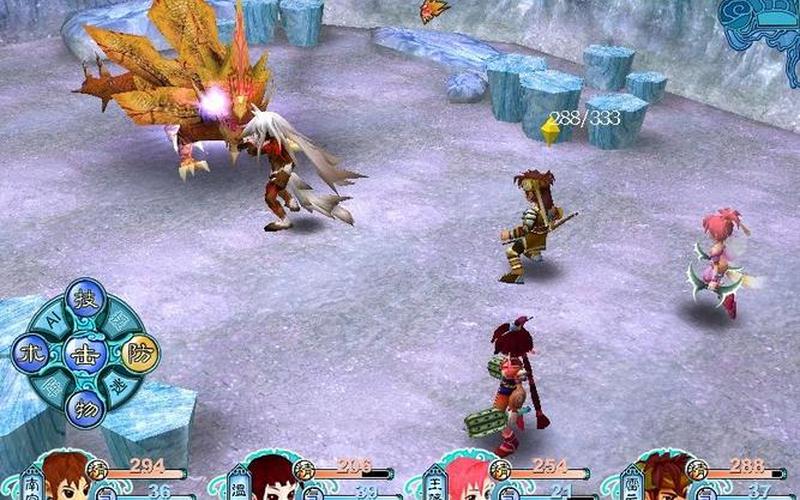Open the 物 (item) command orb
Image resolution: width=800 pixels, height=500 pixels.
[86, 408]
